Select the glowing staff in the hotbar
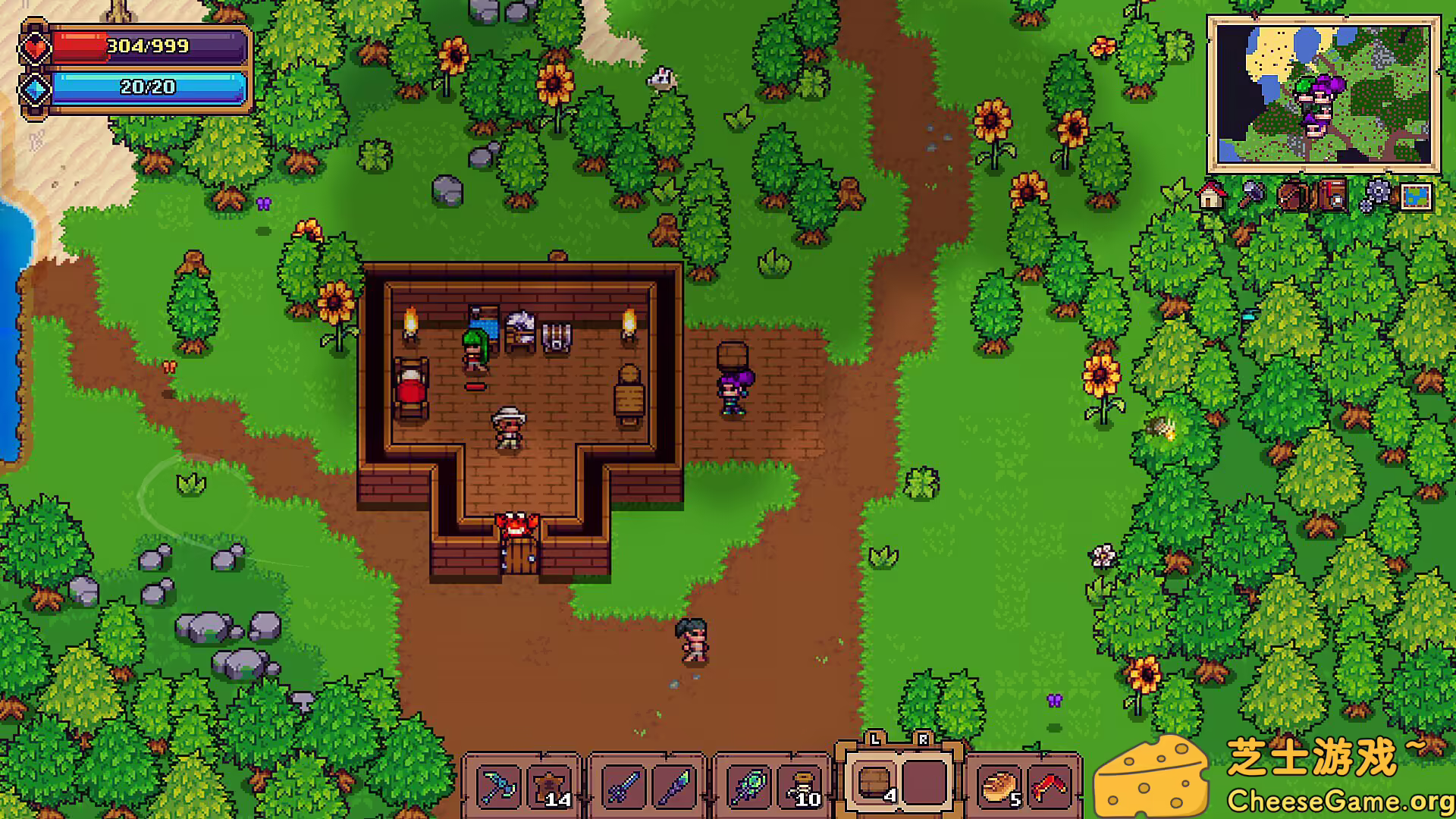Screen dimensions: 1456x819 tap(747, 785)
